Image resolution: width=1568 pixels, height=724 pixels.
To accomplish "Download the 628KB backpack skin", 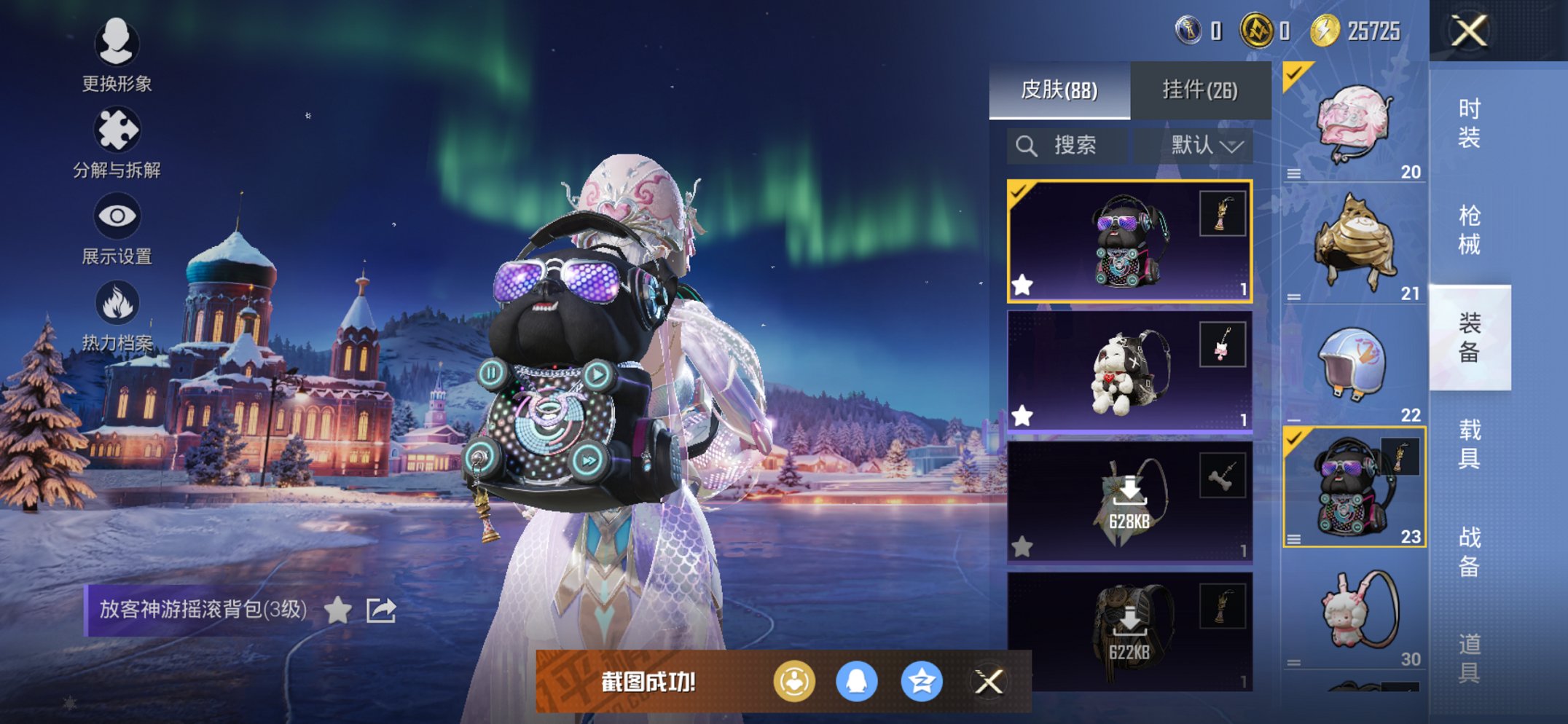I will pos(1129,502).
